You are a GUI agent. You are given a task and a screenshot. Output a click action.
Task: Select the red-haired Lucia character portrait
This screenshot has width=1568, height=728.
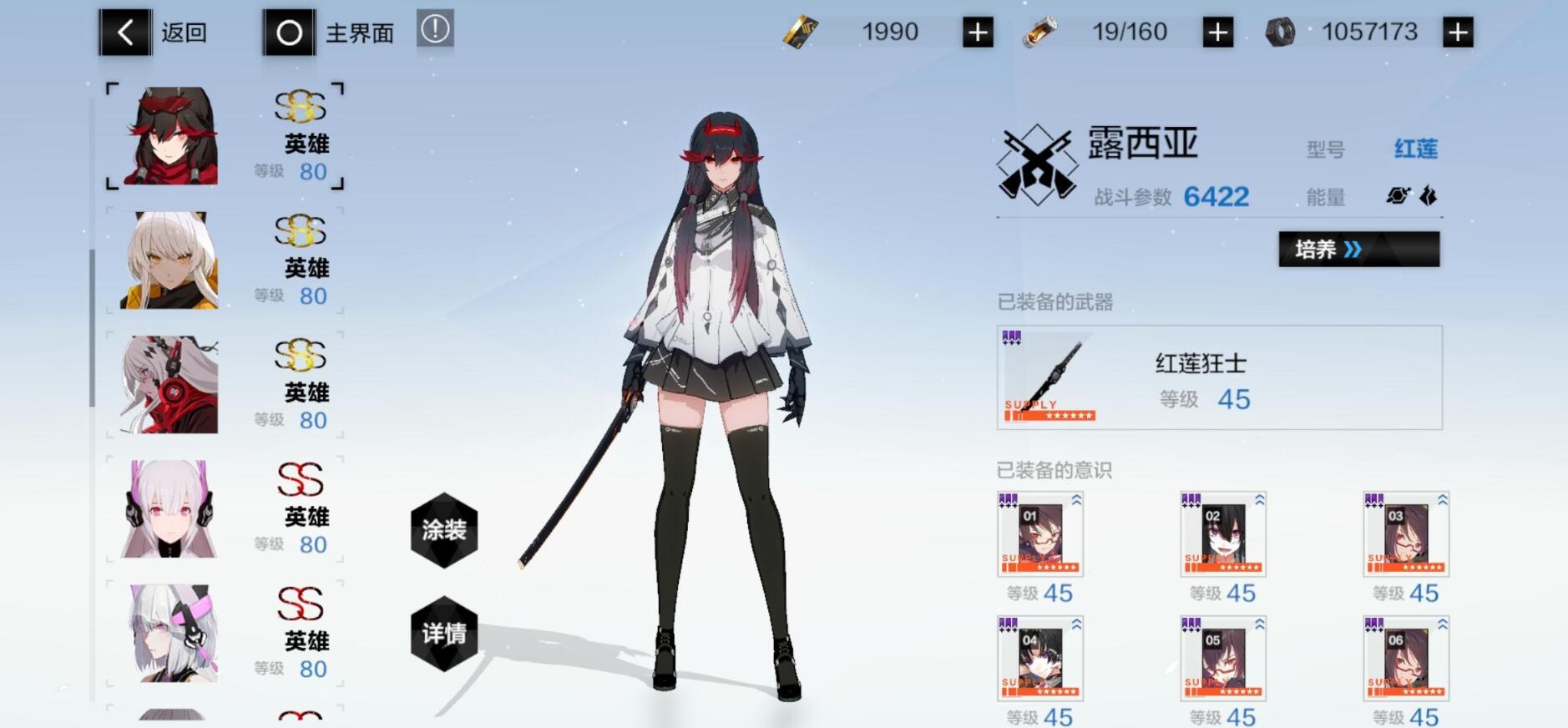click(x=171, y=136)
